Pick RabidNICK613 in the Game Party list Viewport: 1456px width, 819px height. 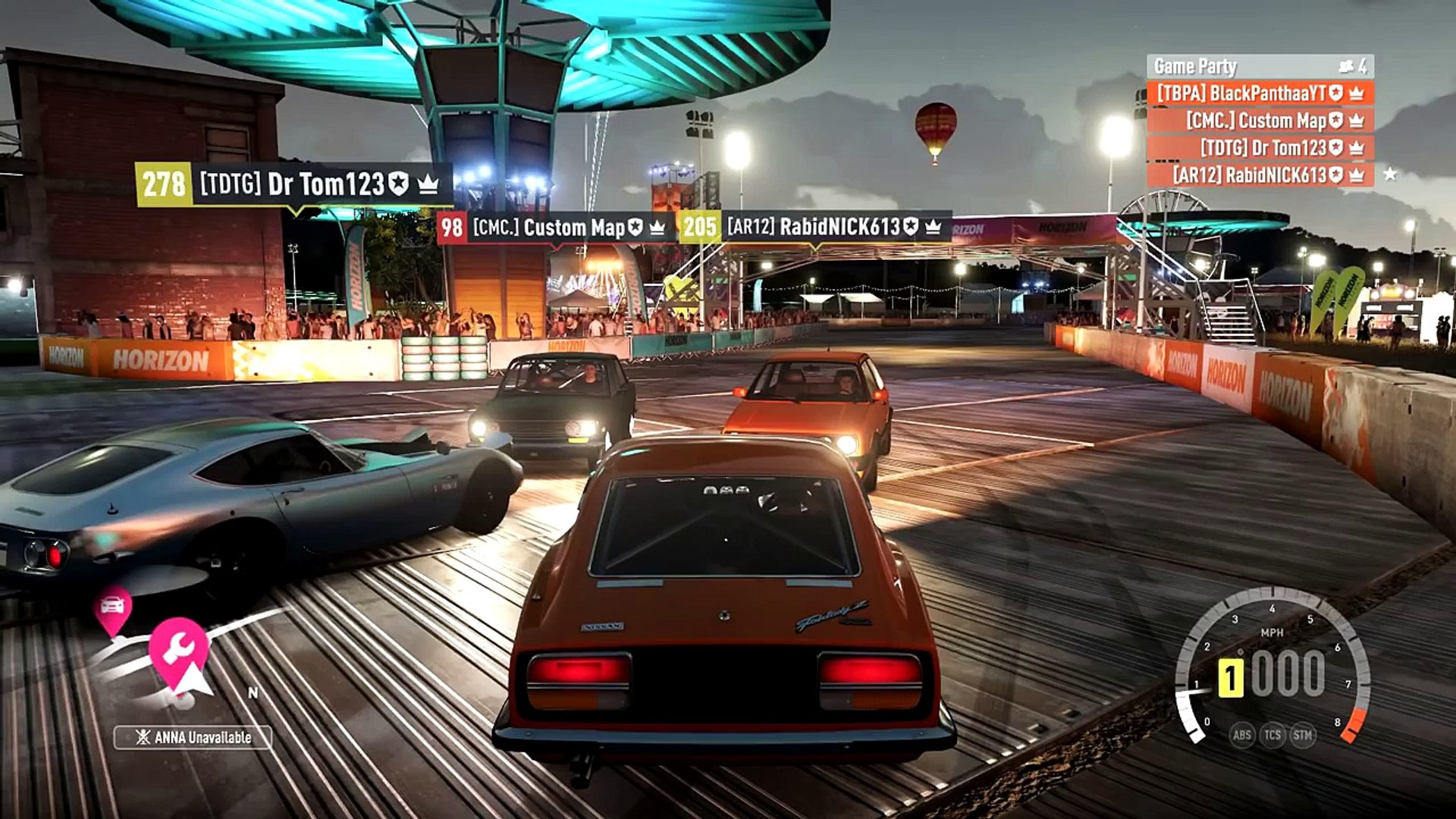click(x=1260, y=175)
